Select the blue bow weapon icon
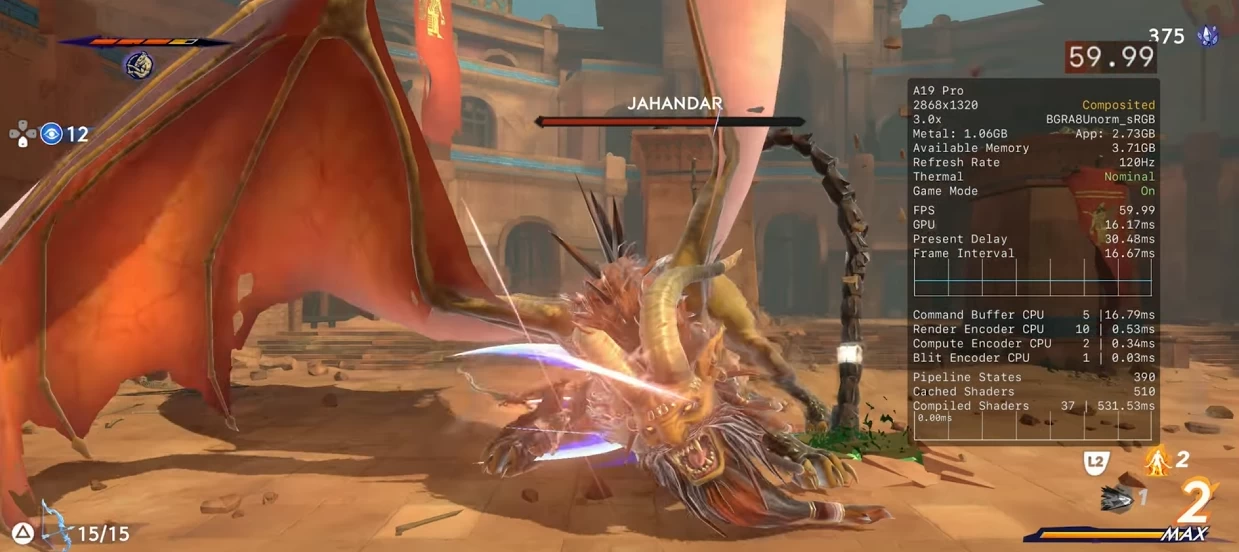This screenshot has width=1239, height=552. tap(55, 527)
